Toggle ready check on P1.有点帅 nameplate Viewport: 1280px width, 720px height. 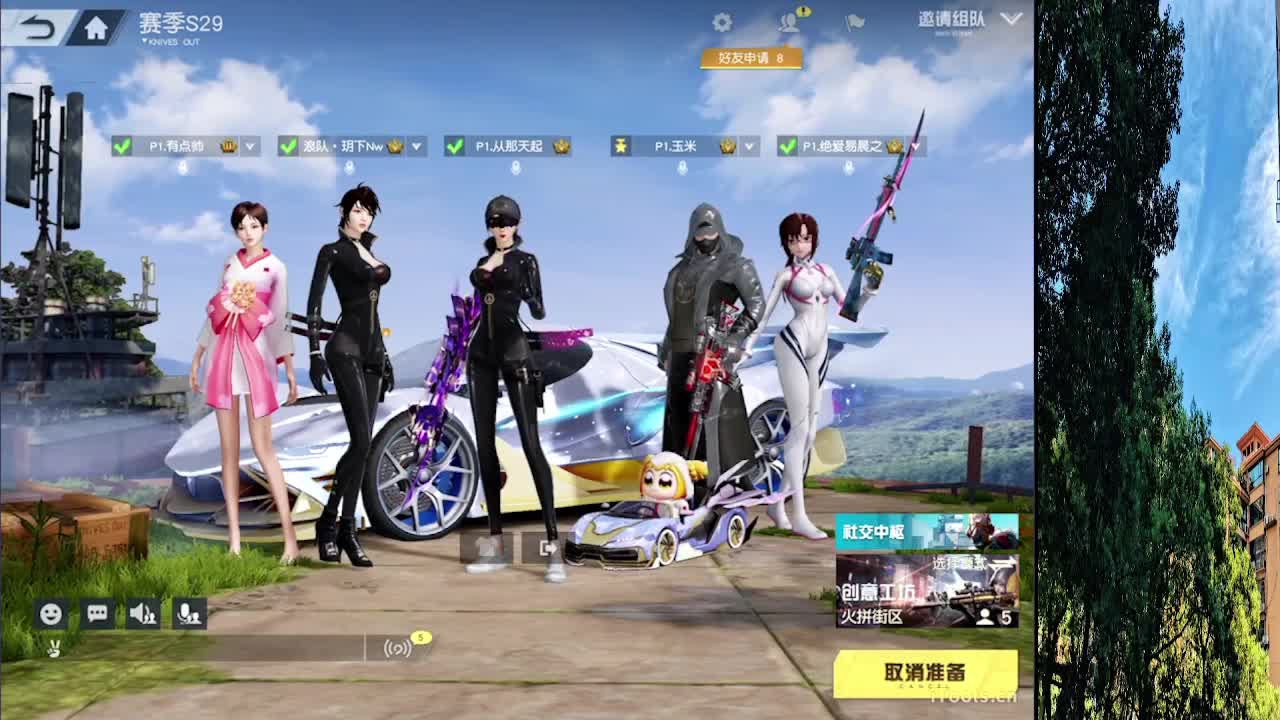pyautogui.click(x=124, y=146)
